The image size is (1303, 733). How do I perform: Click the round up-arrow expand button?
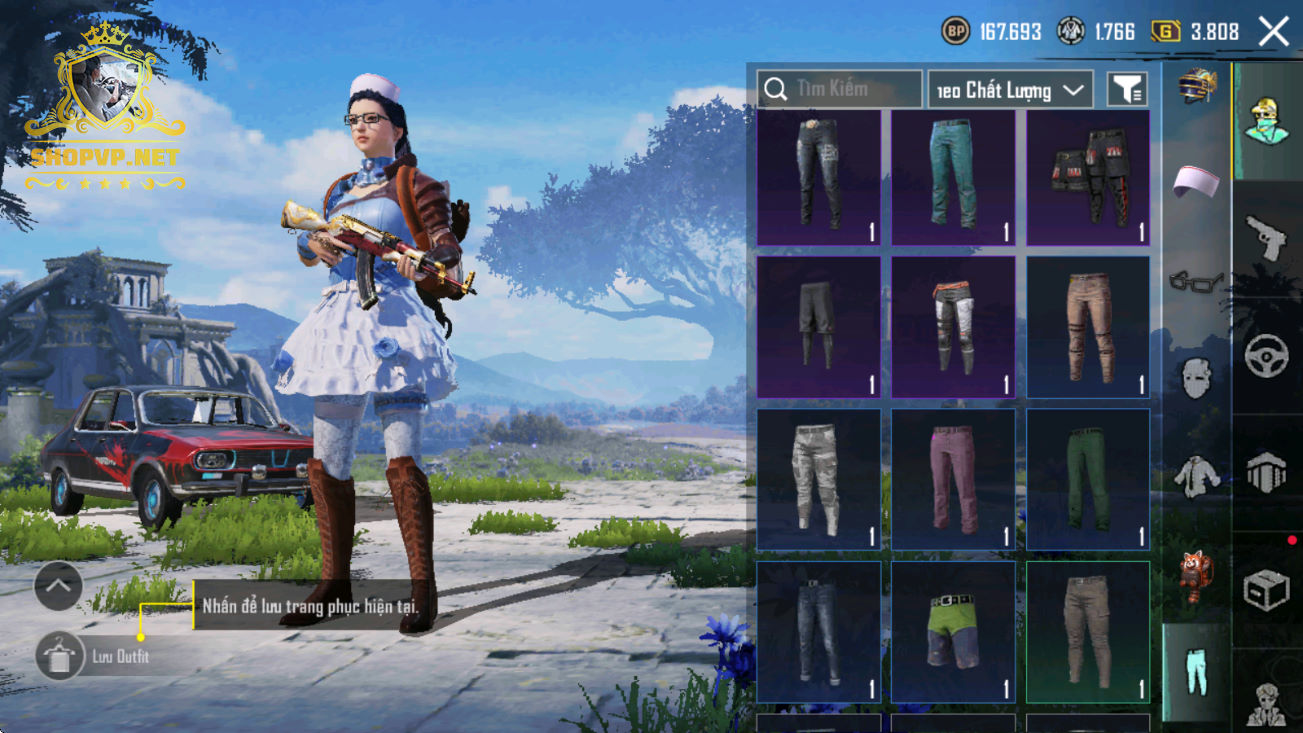click(x=58, y=587)
